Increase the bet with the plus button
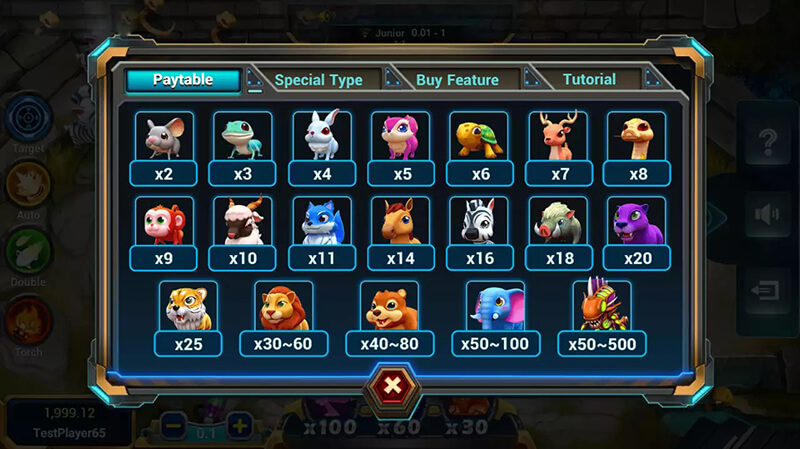 (240, 425)
